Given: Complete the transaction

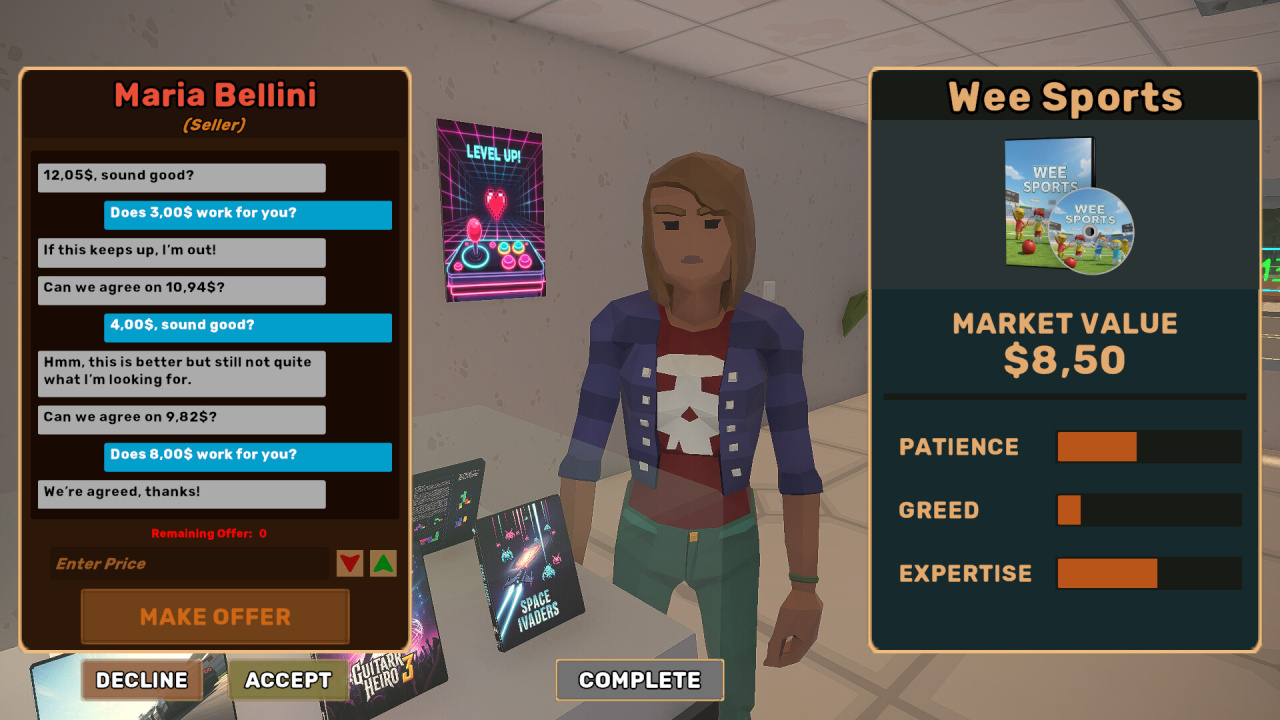Looking at the screenshot, I should coord(640,680).
